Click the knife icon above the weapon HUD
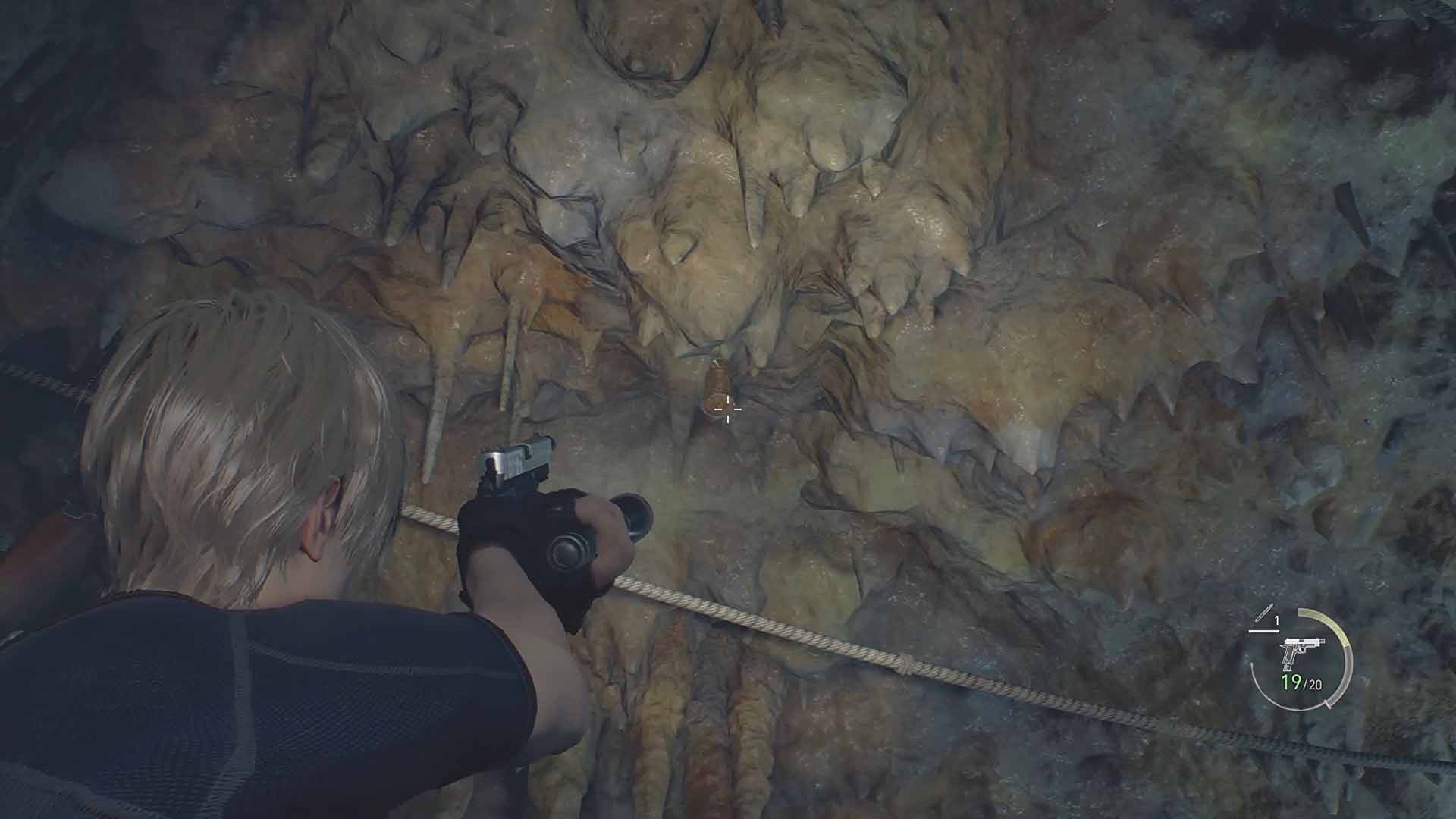Image resolution: width=1456 pixels, height=819 pixels. (1264, 614)
